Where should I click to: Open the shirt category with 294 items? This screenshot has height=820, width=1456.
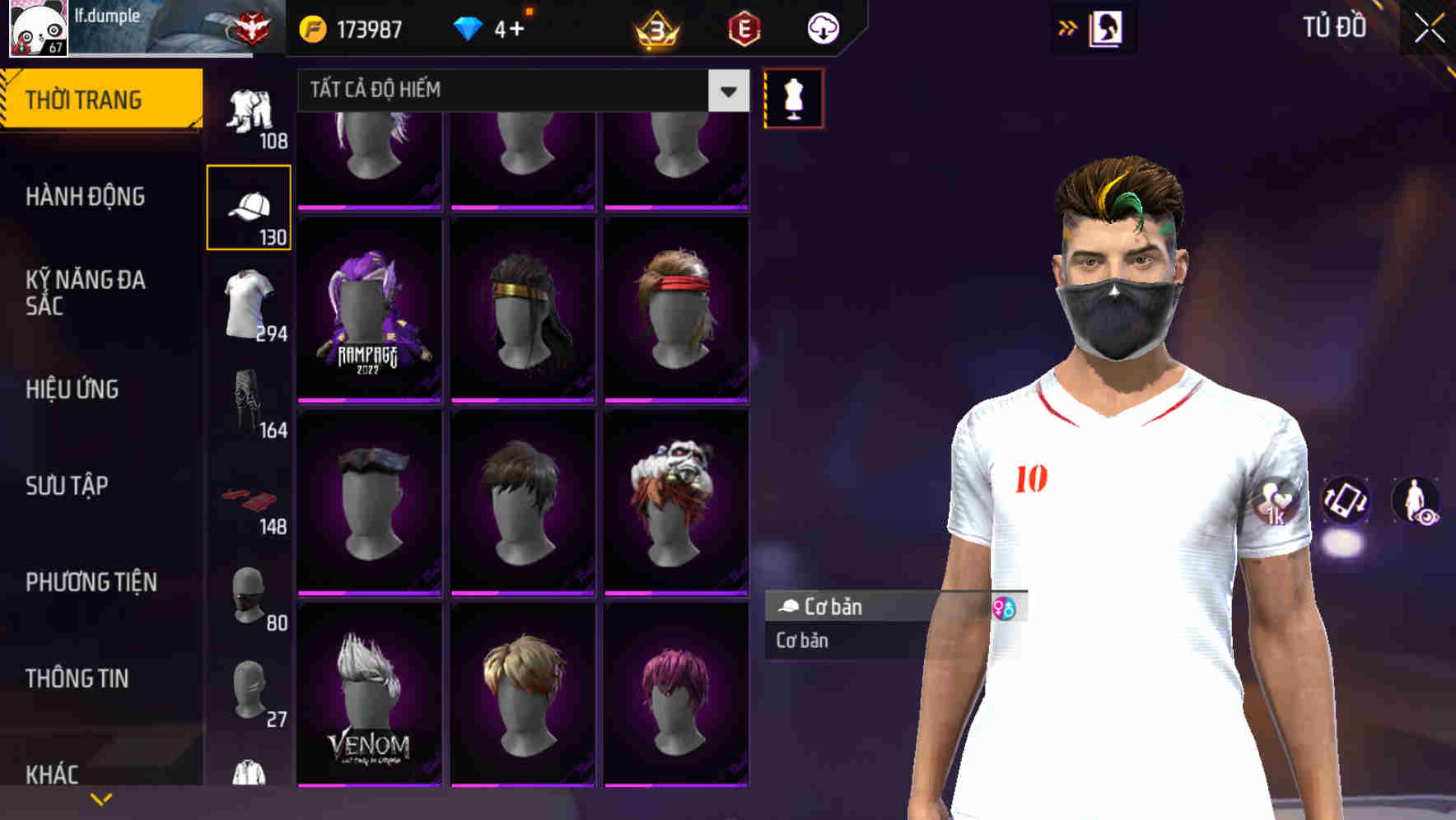coord(248,301)
